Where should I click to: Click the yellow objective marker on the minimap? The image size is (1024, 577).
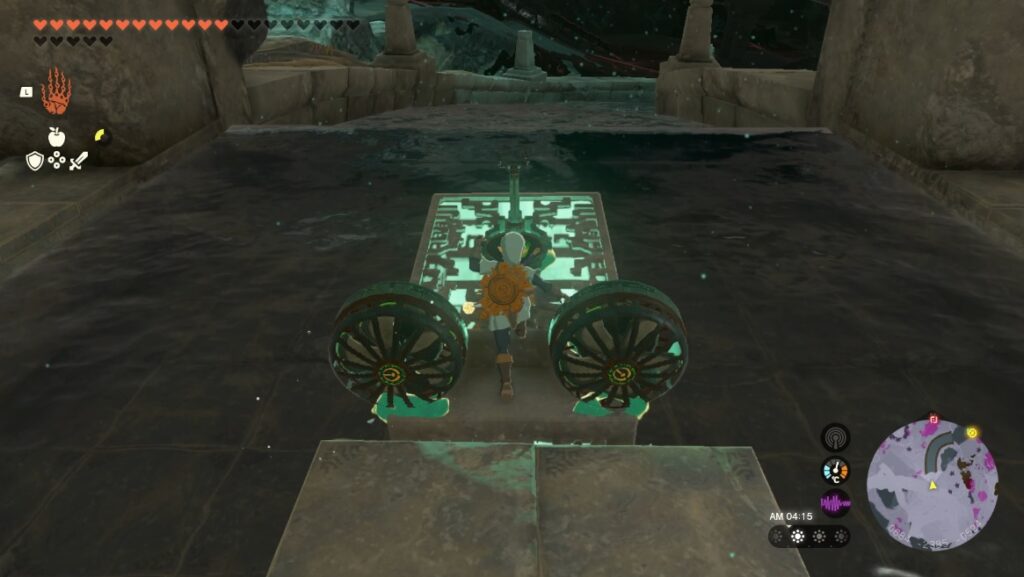971,432
